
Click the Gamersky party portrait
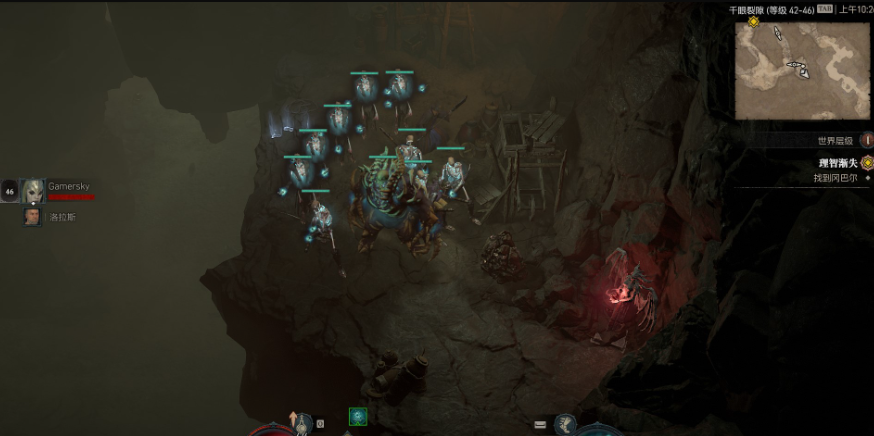[33, 190]
